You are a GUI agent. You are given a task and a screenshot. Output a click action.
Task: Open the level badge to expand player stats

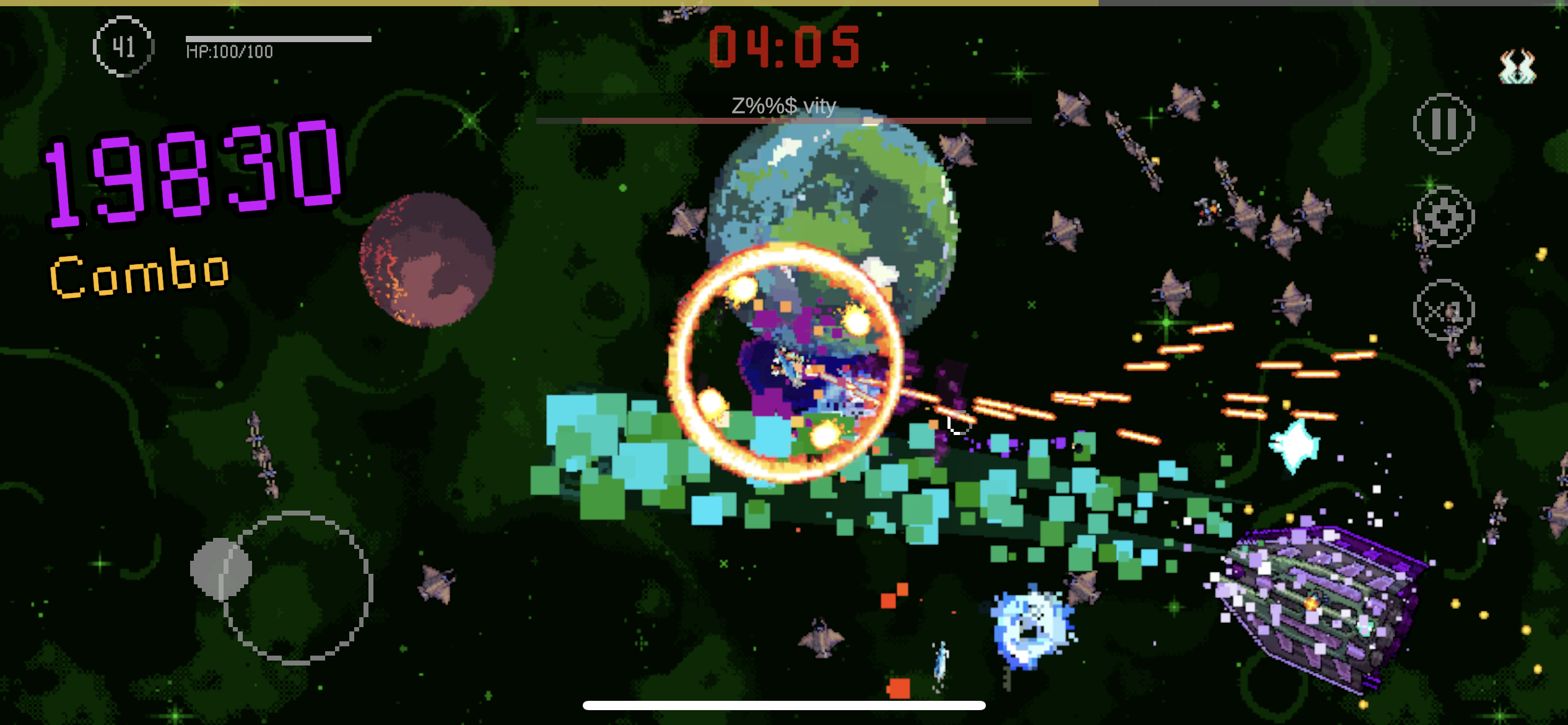pyautogui.click(x=123, y=48)
